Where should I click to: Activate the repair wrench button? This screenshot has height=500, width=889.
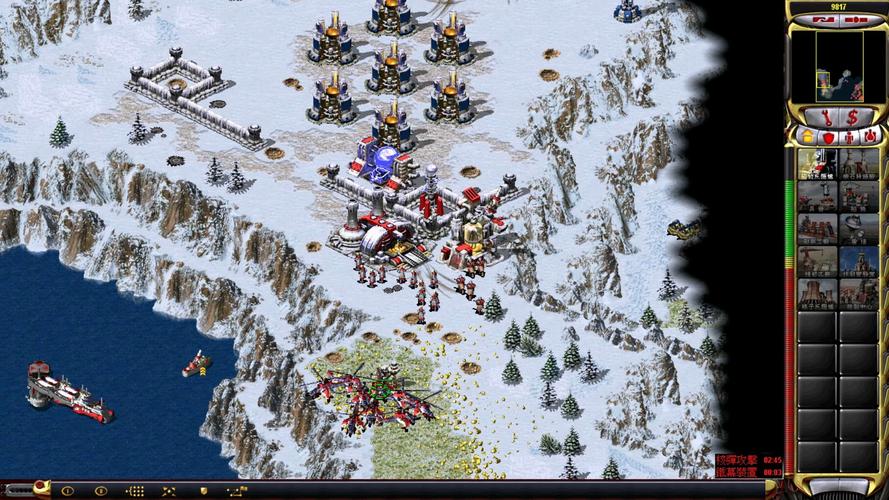coord(826,117)
